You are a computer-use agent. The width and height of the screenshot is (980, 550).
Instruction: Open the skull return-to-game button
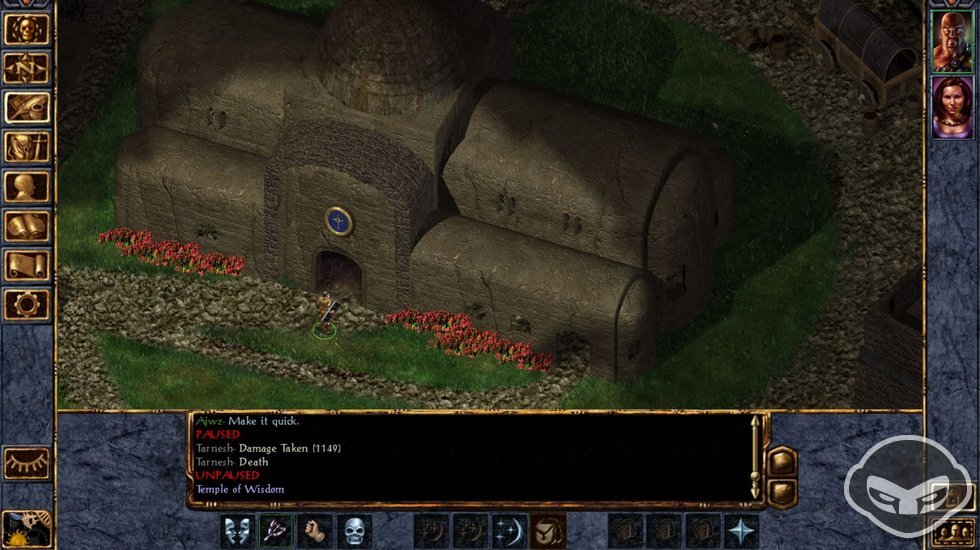[x=26, y=29]
